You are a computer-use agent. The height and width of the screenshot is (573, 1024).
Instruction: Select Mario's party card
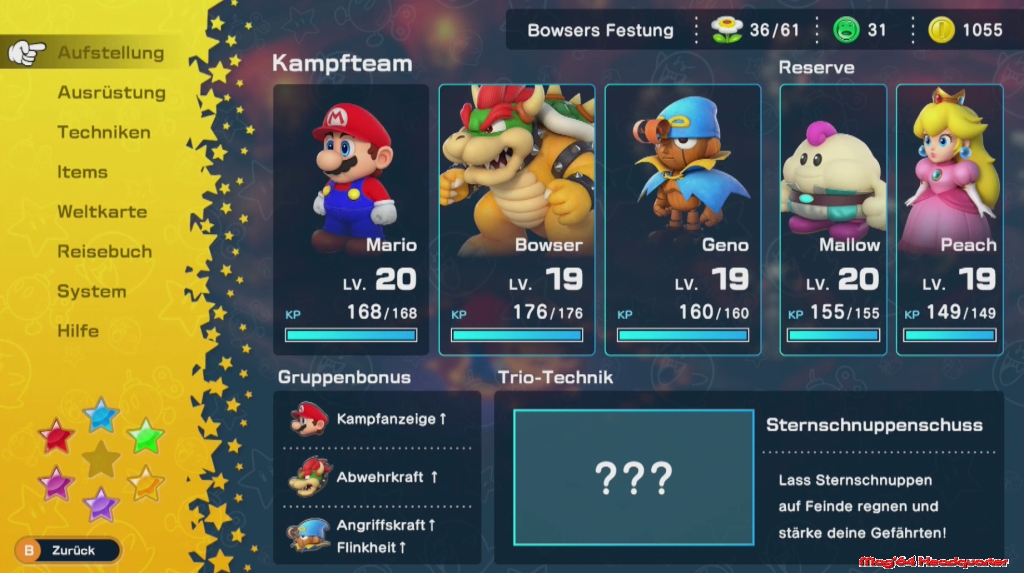[x=351, y=219]
